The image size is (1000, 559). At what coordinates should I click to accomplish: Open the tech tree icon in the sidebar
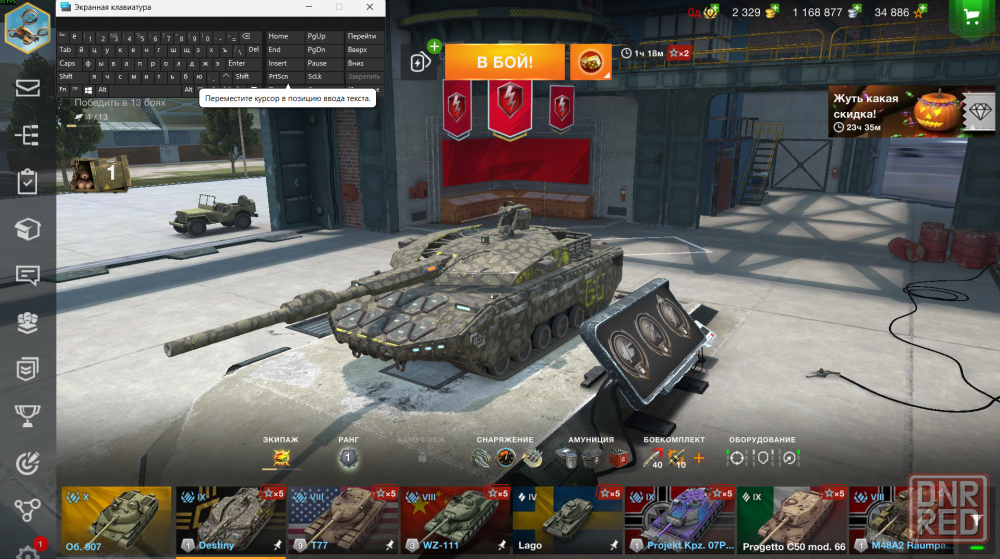click(x=27, y=134)
